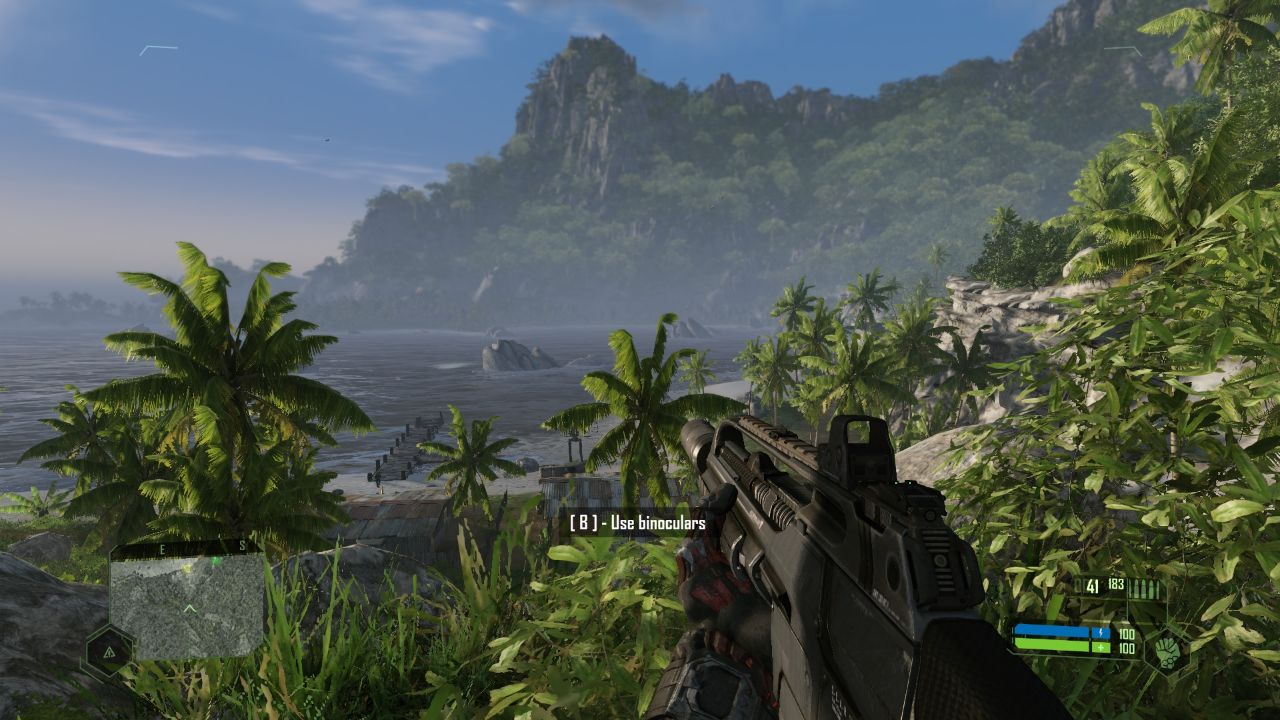Click the player direction arrow on minimap
The image size is (1280, 720).
189,607
